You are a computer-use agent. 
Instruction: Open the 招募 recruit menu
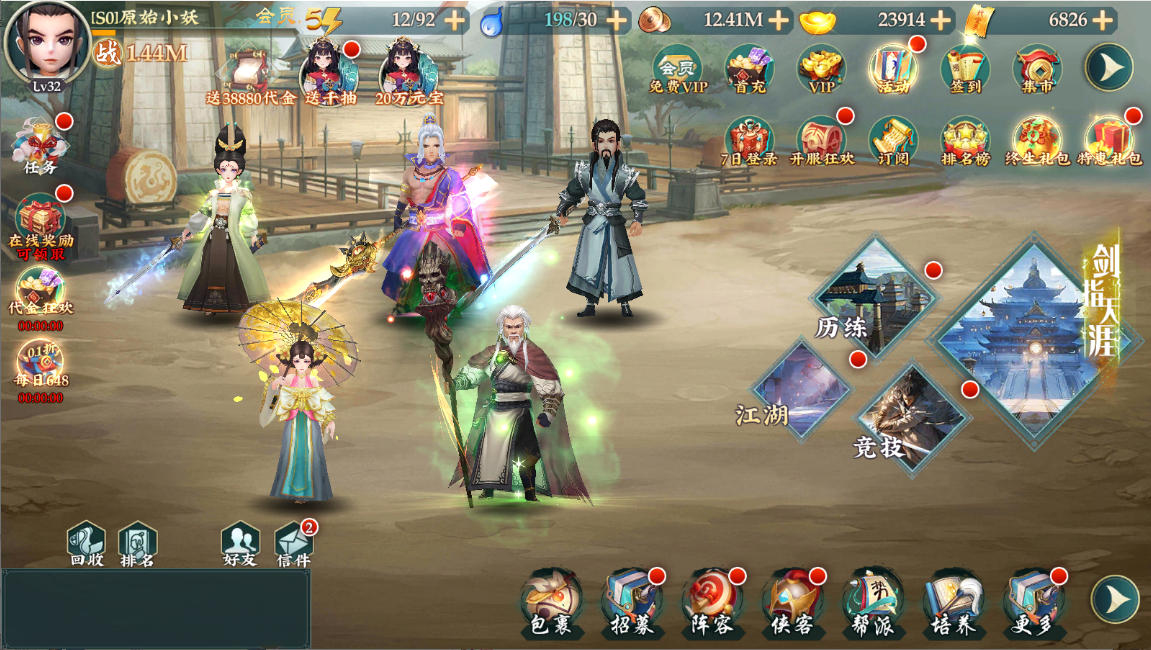632,602
